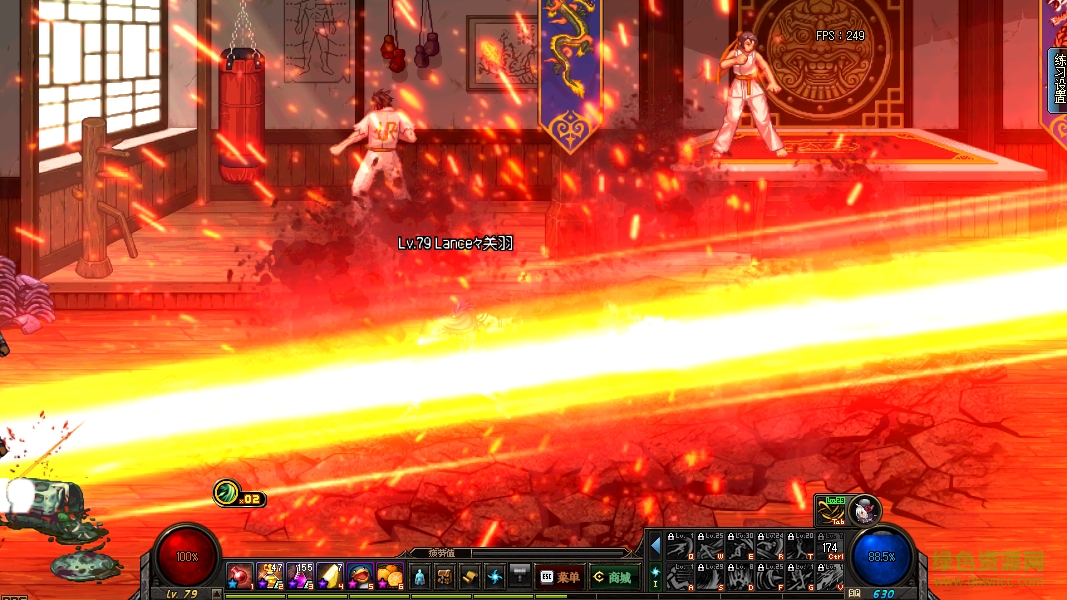Use the purple potion with count 155
The width and height of the screenshot is (1067, 600).
[x=300, y=576]
